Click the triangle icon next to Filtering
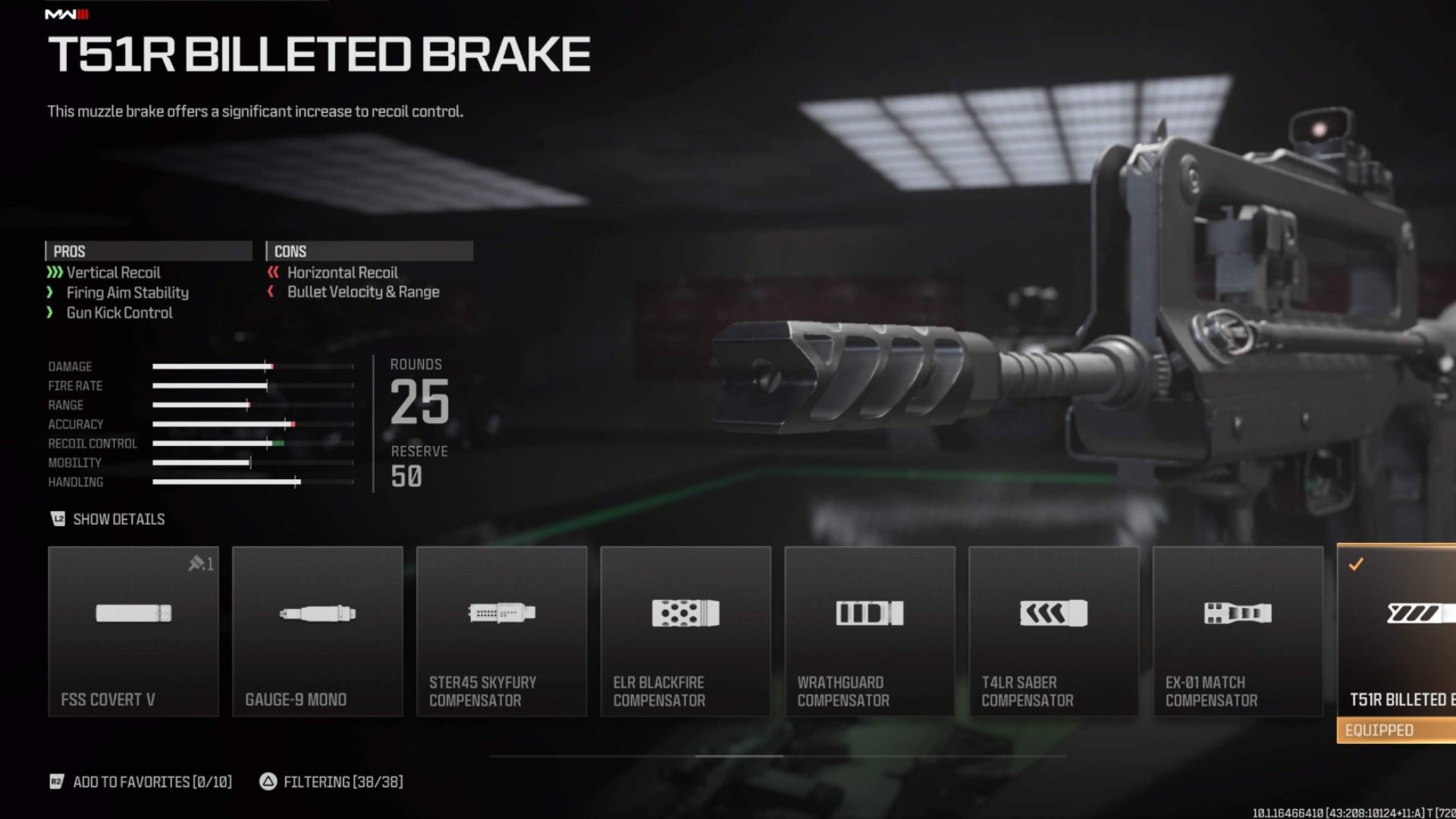 coord(267,782)
